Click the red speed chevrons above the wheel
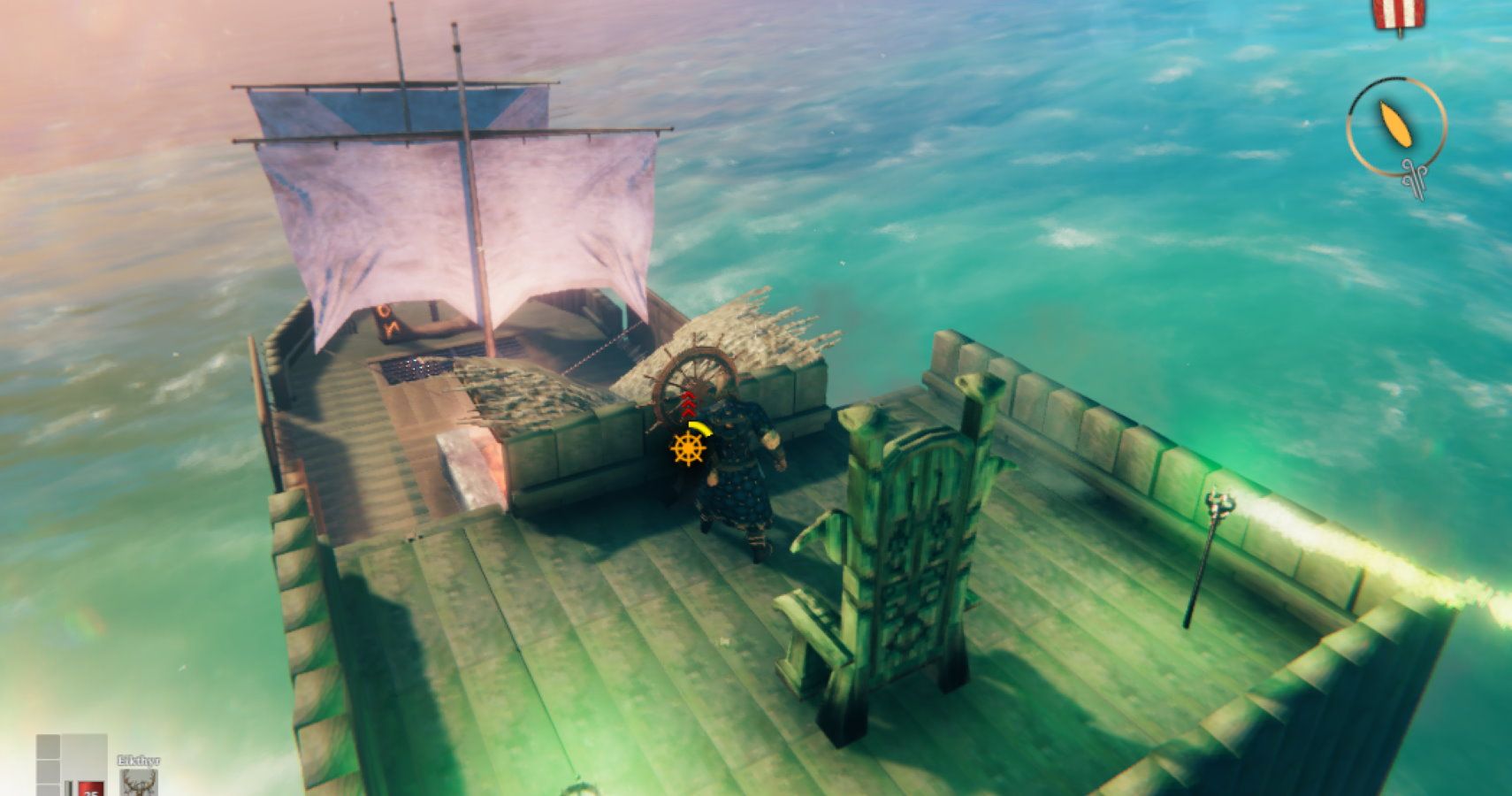 (x=688, y=403)
